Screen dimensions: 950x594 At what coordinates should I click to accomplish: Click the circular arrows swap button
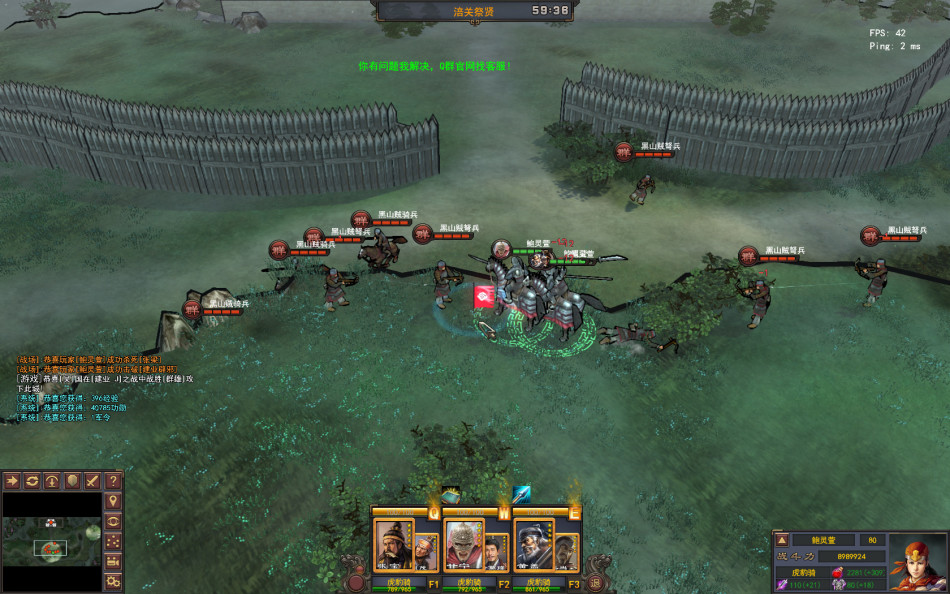tap(33, 481)
